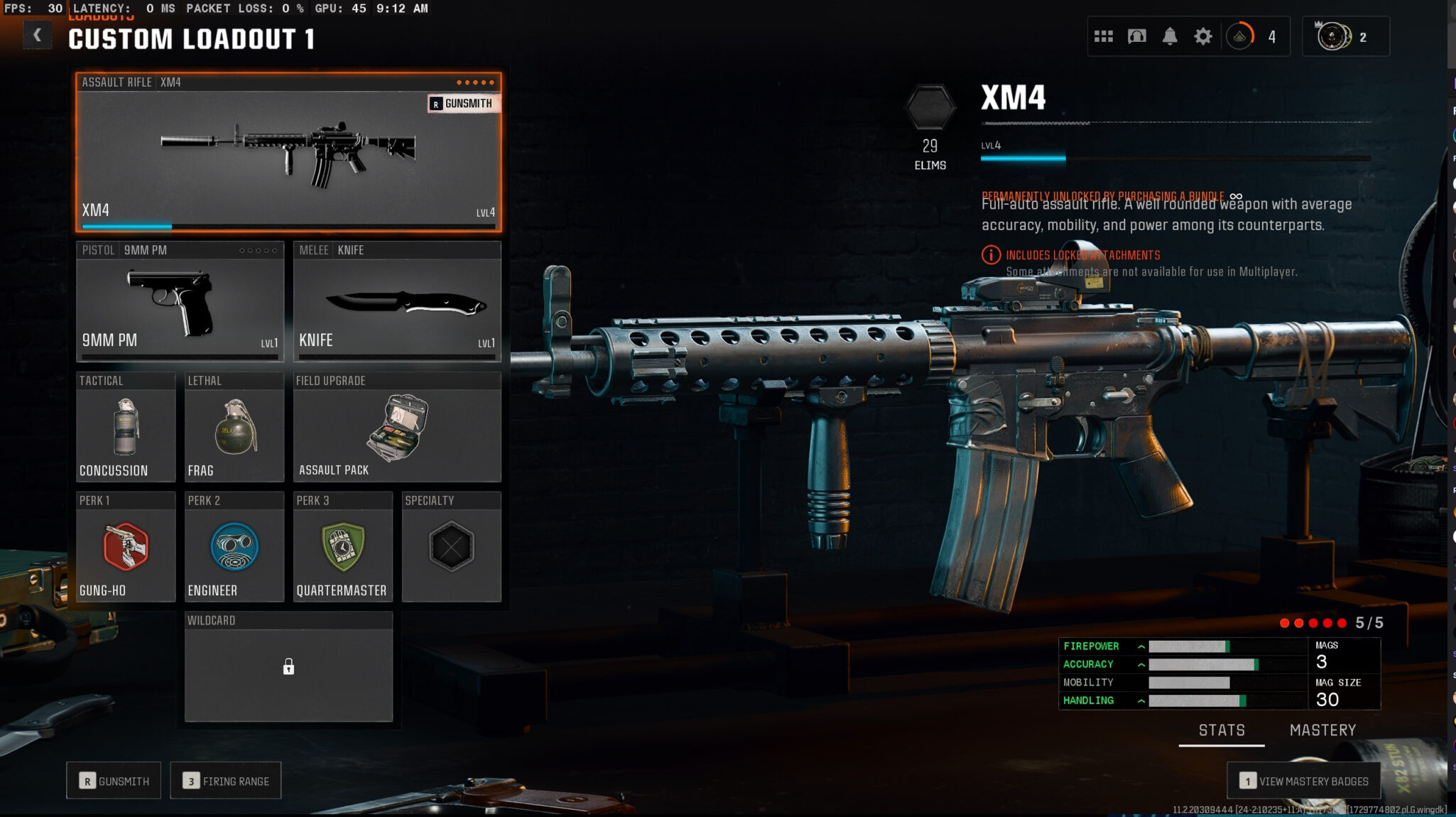Open Gunsmith from the XM4 card tag

pos(463,104)
